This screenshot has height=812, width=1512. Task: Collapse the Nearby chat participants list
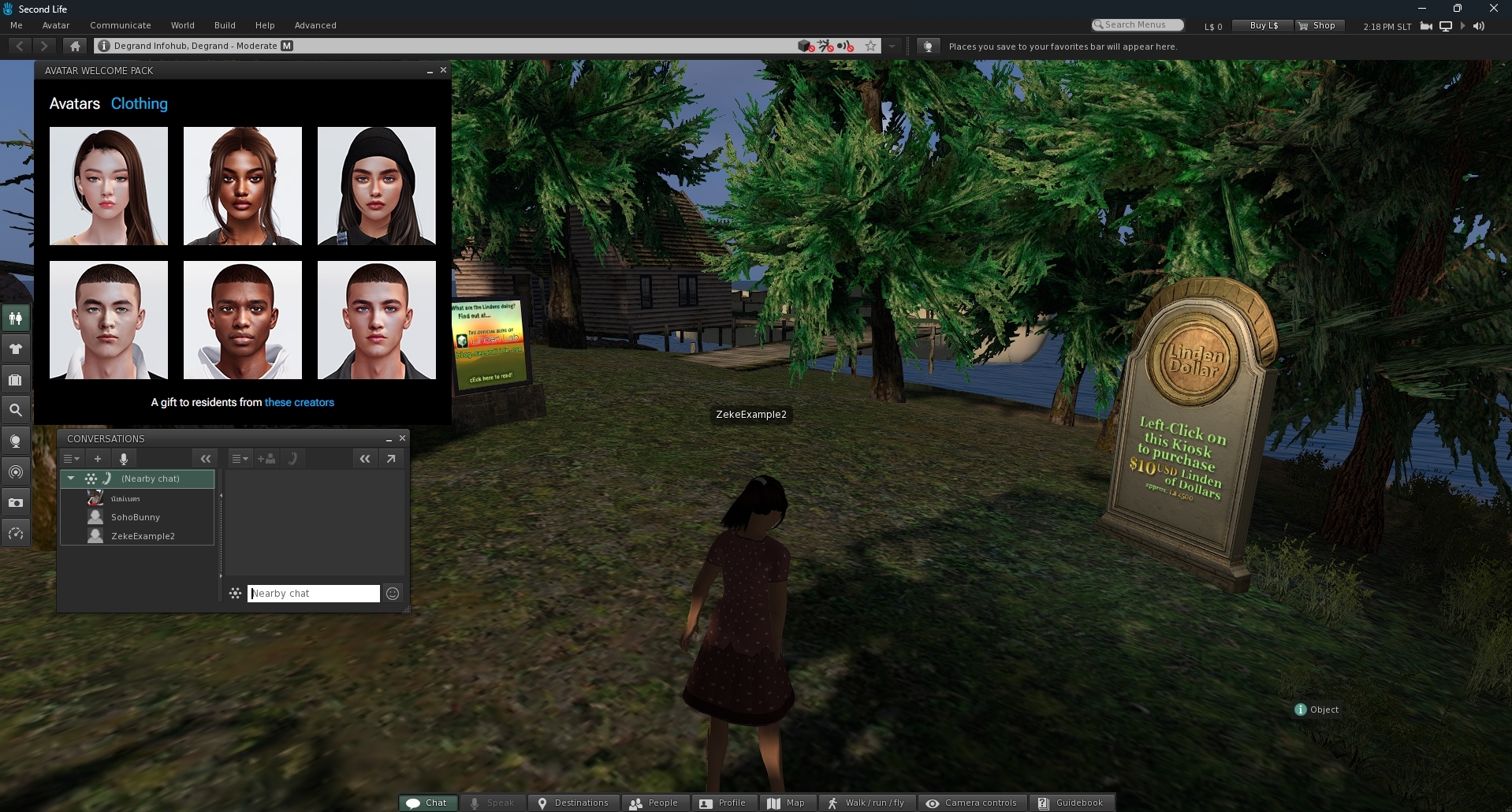coord(70,479)
